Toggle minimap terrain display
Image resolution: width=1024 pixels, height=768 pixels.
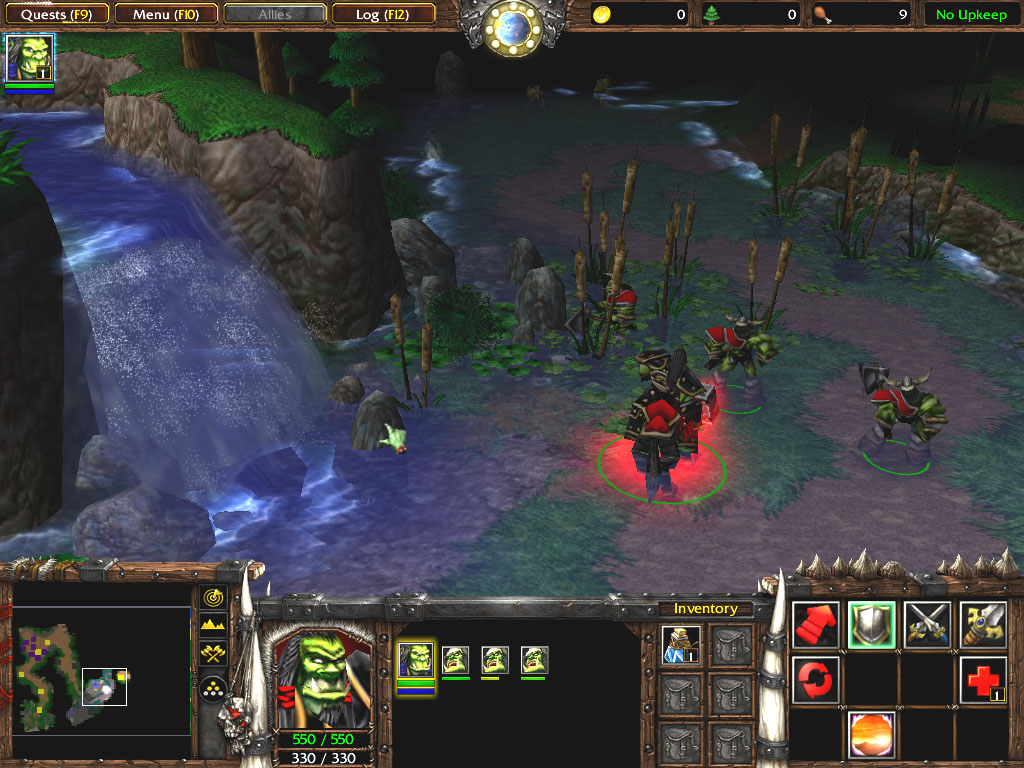click(212, 625)
